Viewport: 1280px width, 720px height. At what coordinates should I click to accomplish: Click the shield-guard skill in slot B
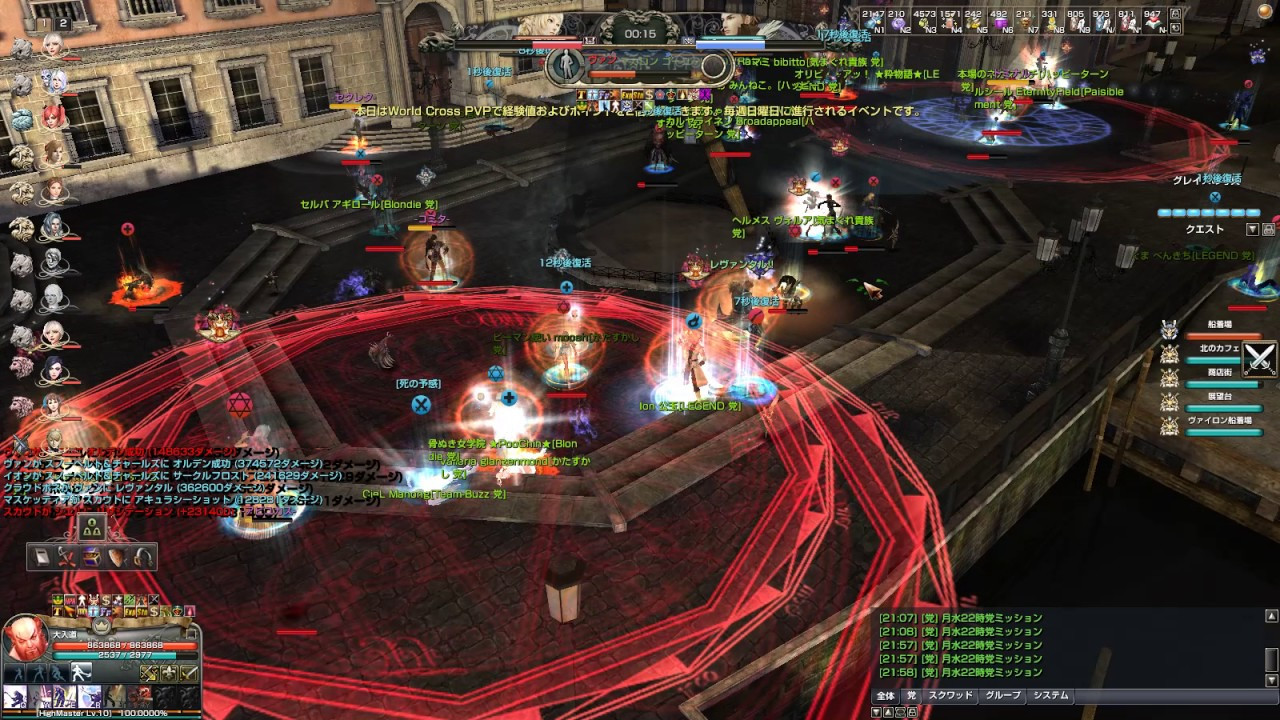click(x=88, y=697)
